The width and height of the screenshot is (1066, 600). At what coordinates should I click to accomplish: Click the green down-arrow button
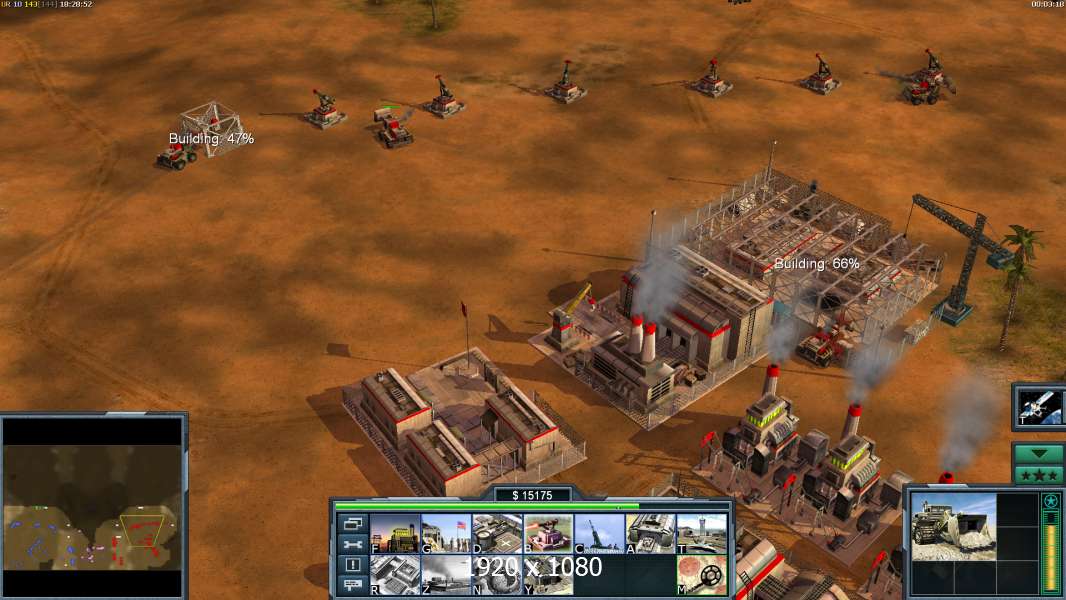[x=1037, y=453]
